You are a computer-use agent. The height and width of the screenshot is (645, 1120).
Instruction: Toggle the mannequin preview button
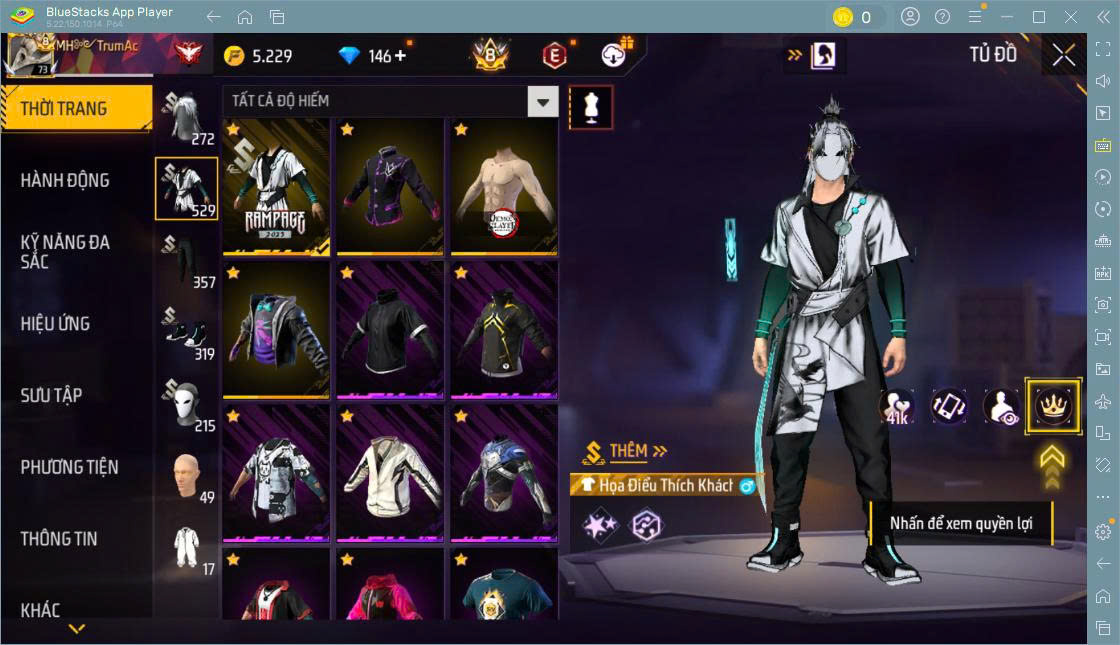[x=591, y=107]
